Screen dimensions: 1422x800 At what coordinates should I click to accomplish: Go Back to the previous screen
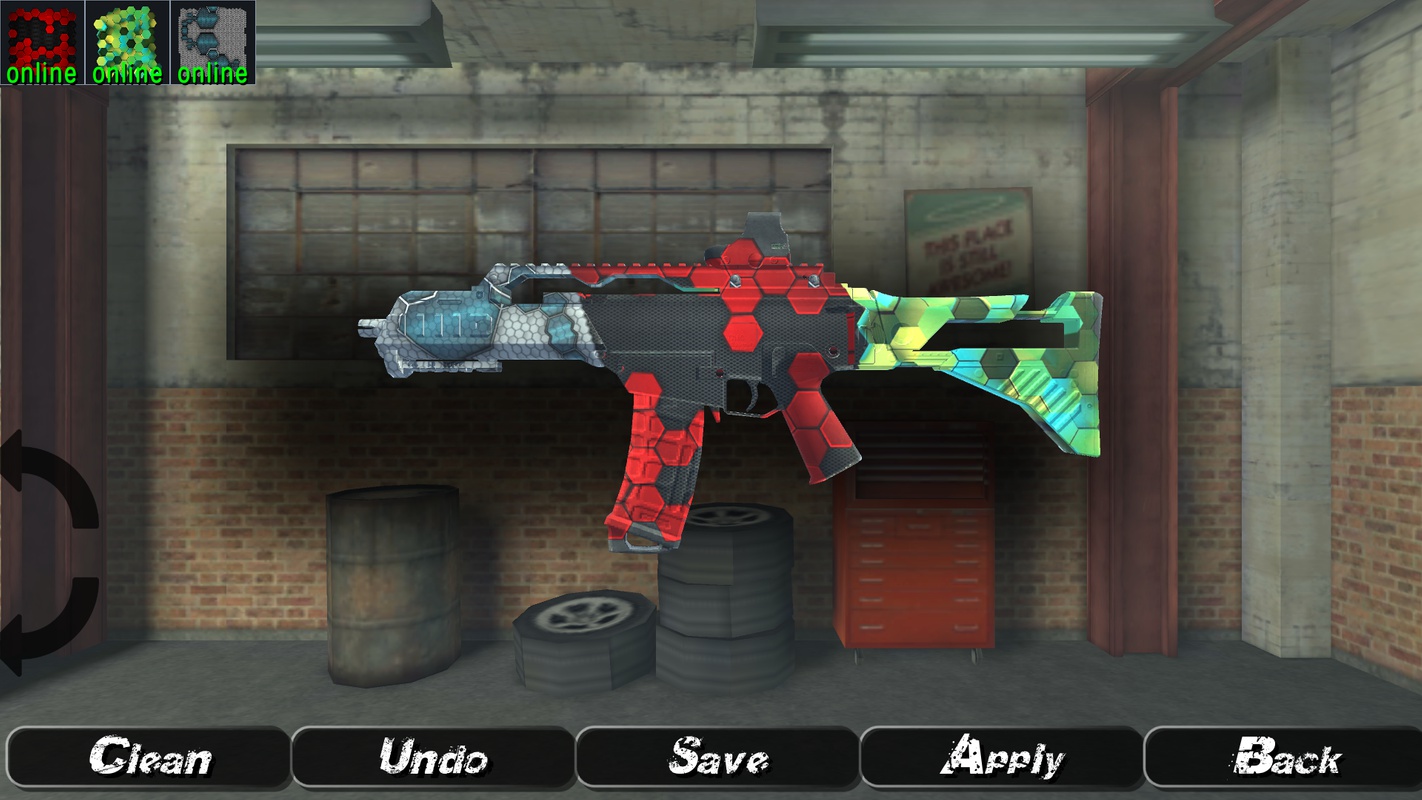pyautogui.click(x=1285, y=757)
